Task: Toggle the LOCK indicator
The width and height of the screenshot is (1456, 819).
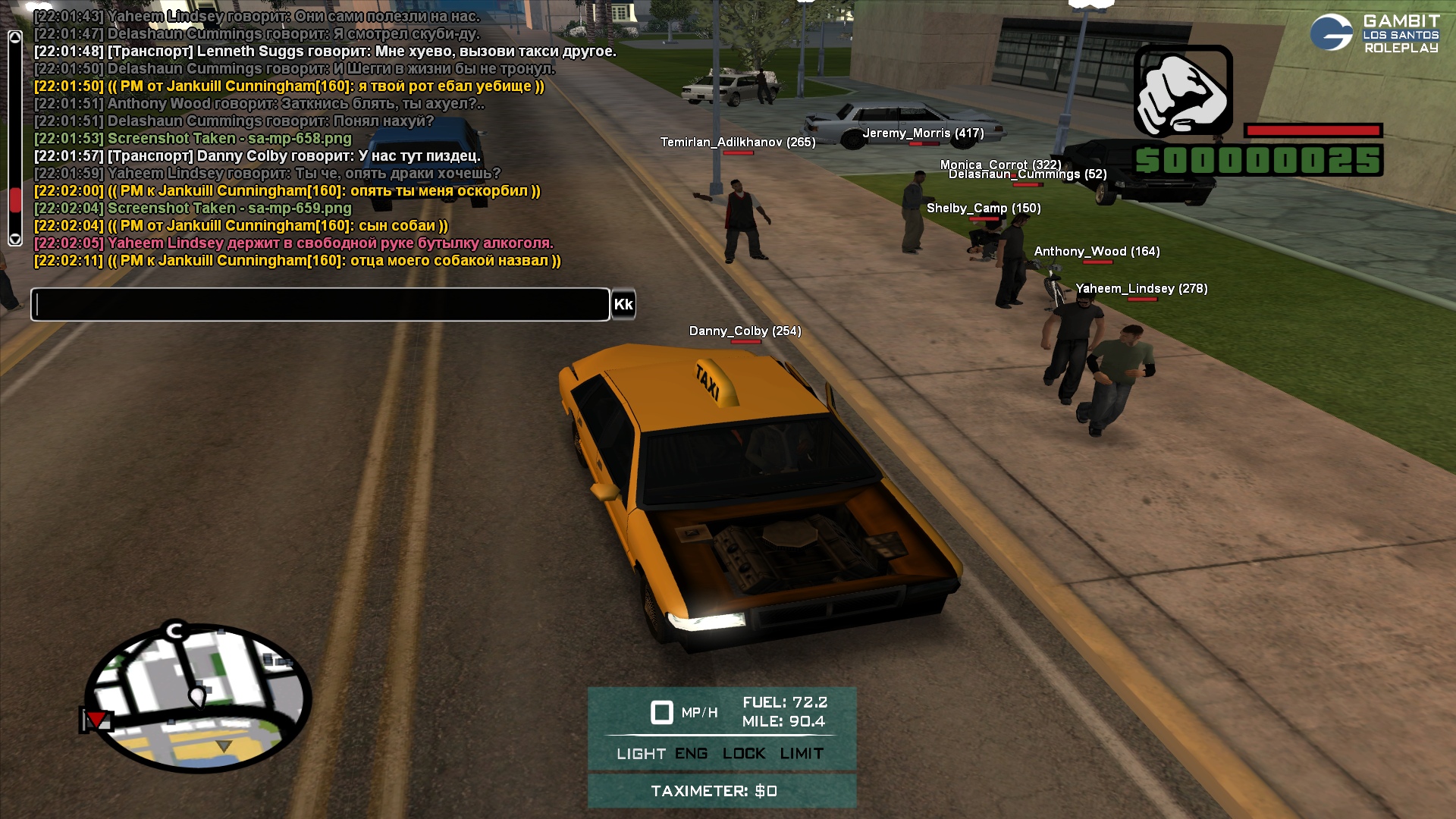Action: (x=743, y=754)
